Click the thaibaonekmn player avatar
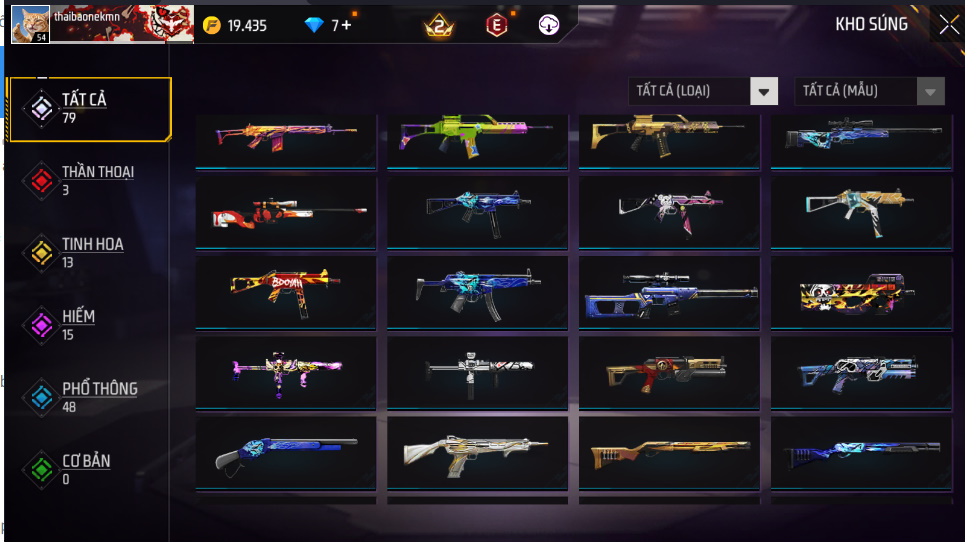 30,24
